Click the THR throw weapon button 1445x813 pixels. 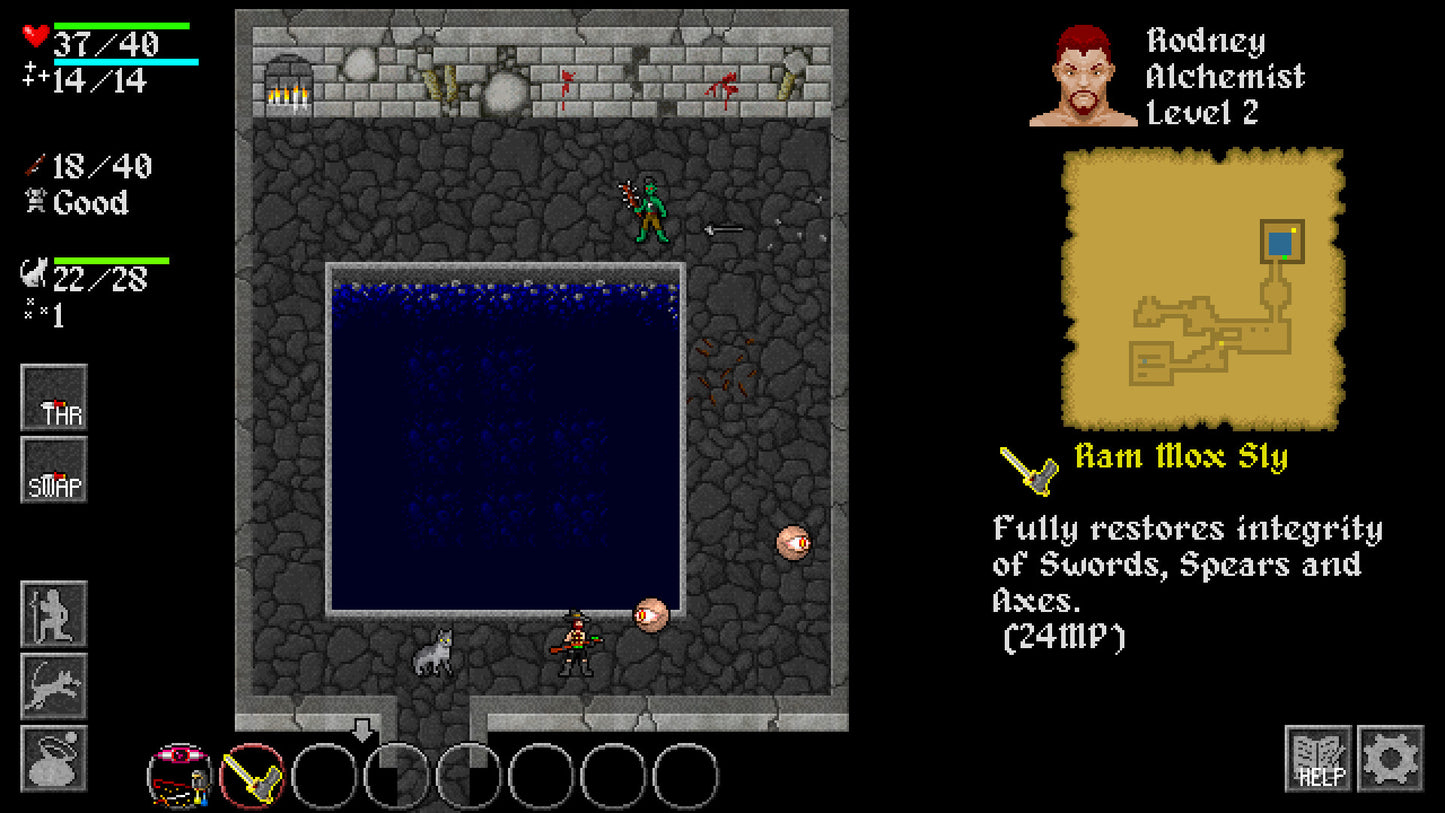pyautogui.click(x=54, y=398)
